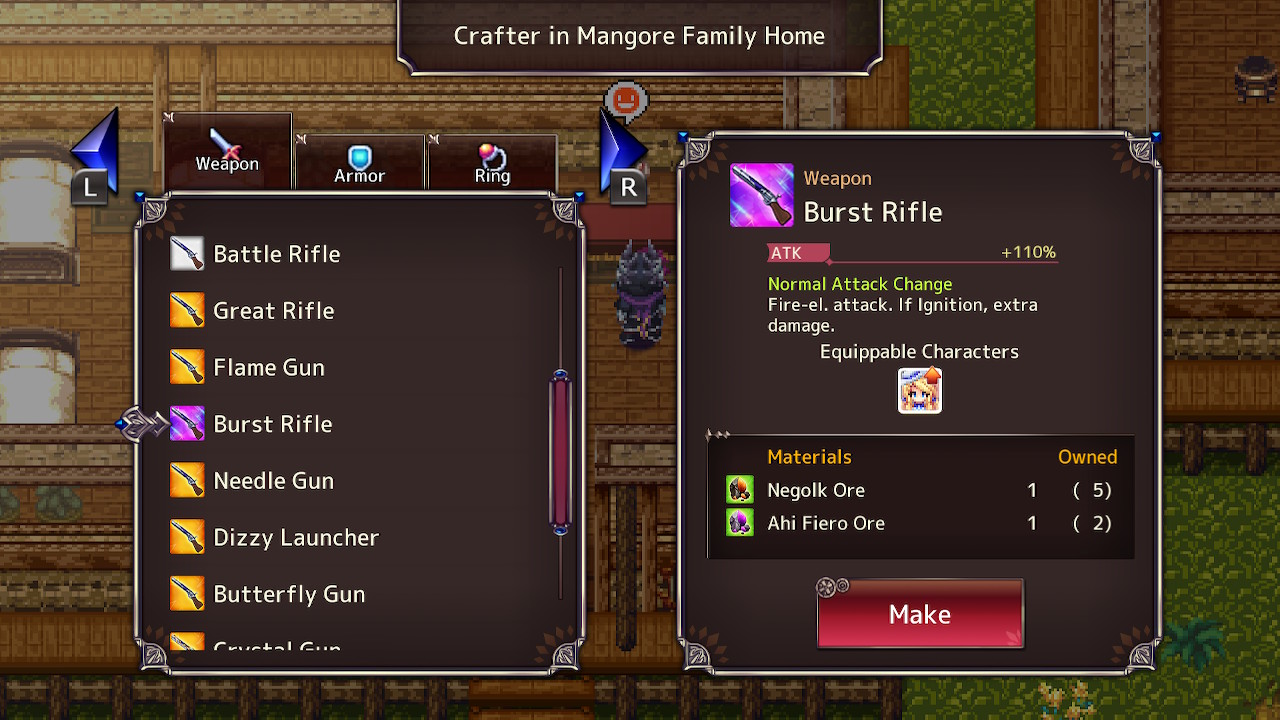Select the Needle Gun icon
The width and height of the screenshot is (1280, 720).
(x=185, y=480)
